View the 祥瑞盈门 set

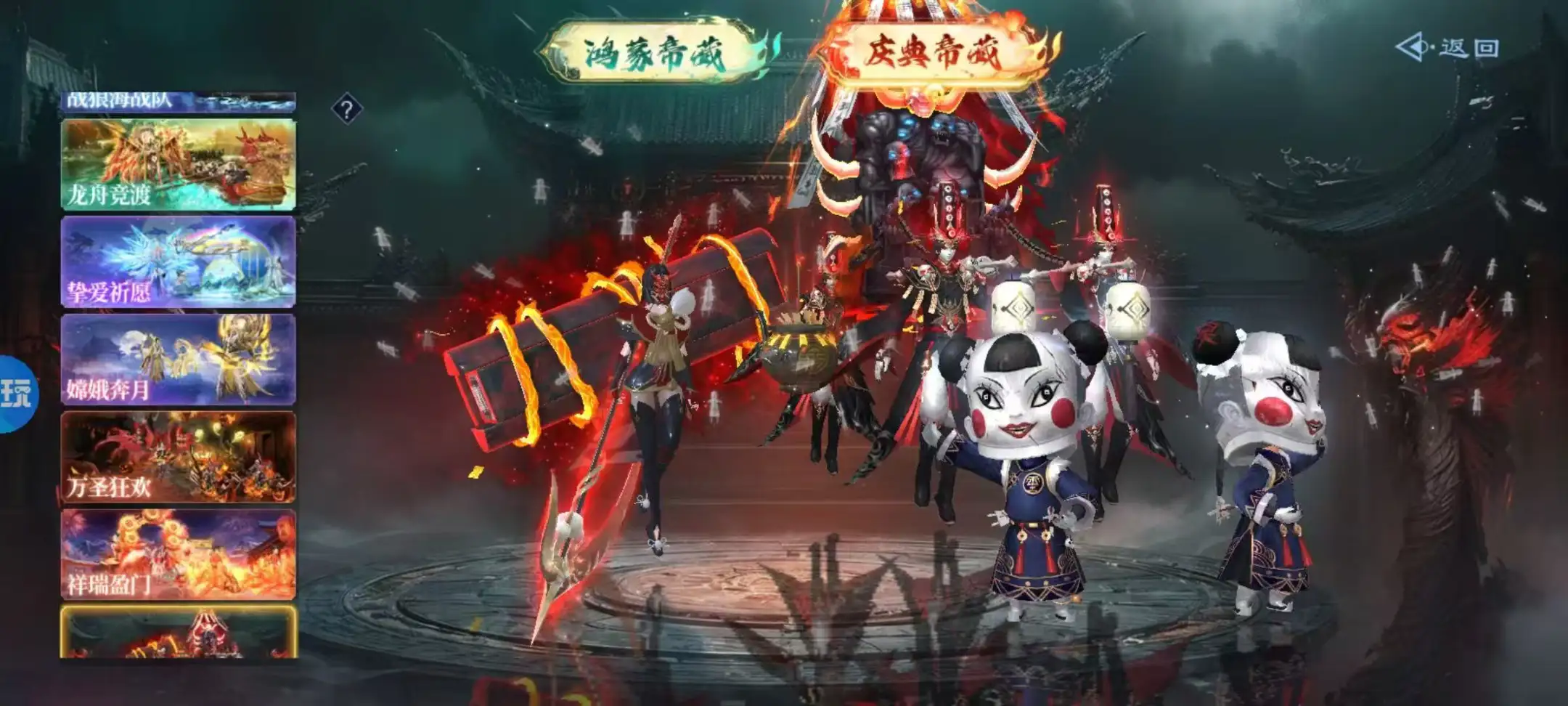pos(178,554)
